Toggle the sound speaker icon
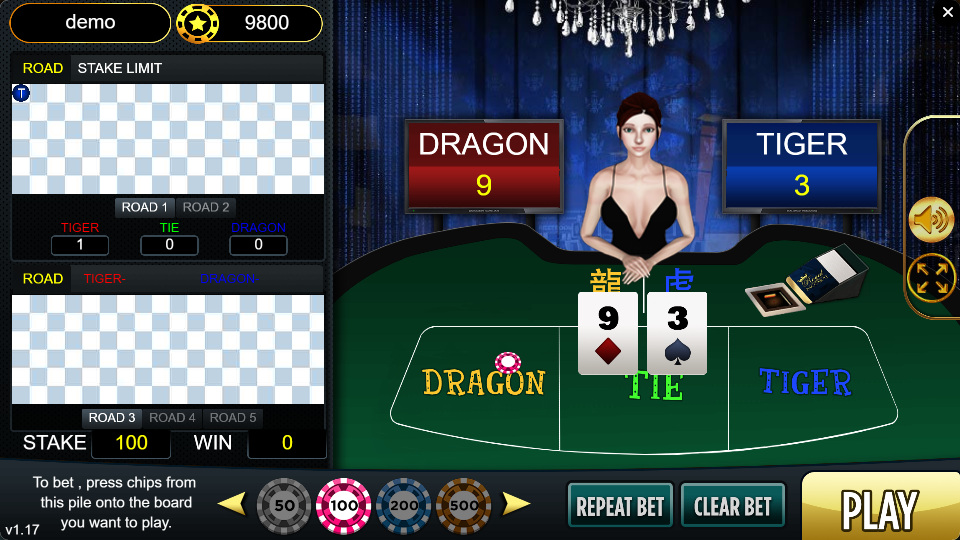This screenshot has height=540, width=960. point(931,220)
